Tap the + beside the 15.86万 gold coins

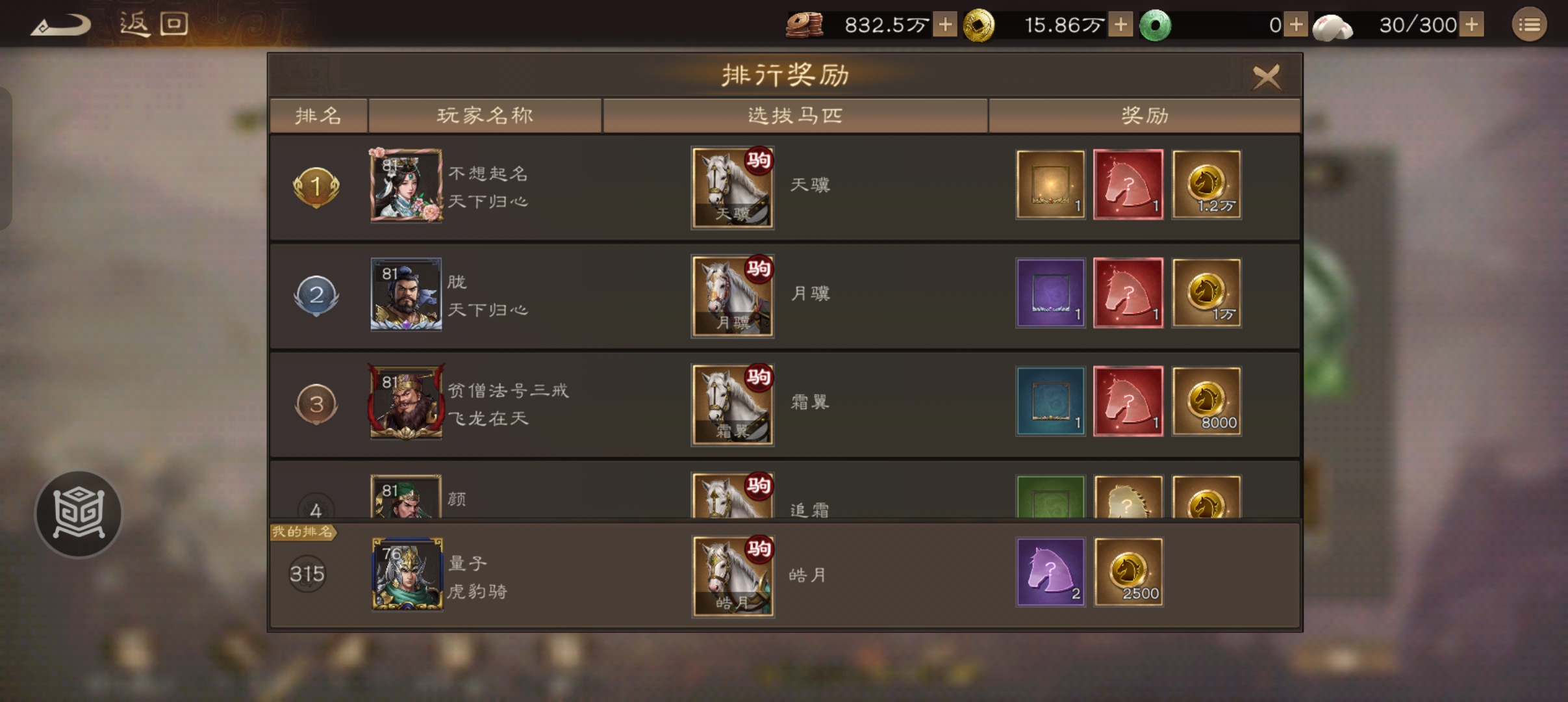click(1120, 25)
